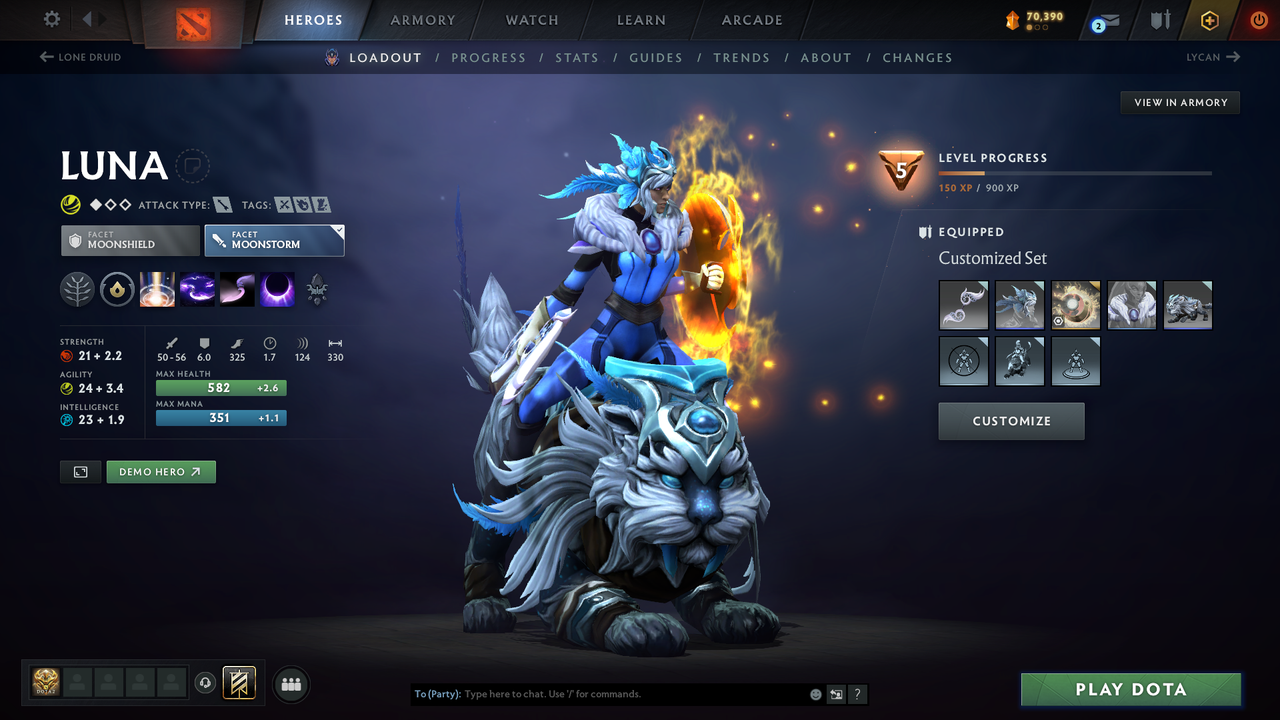
Task: View the Aghanim's Shard upgrade icon
Action: point(317,291)
